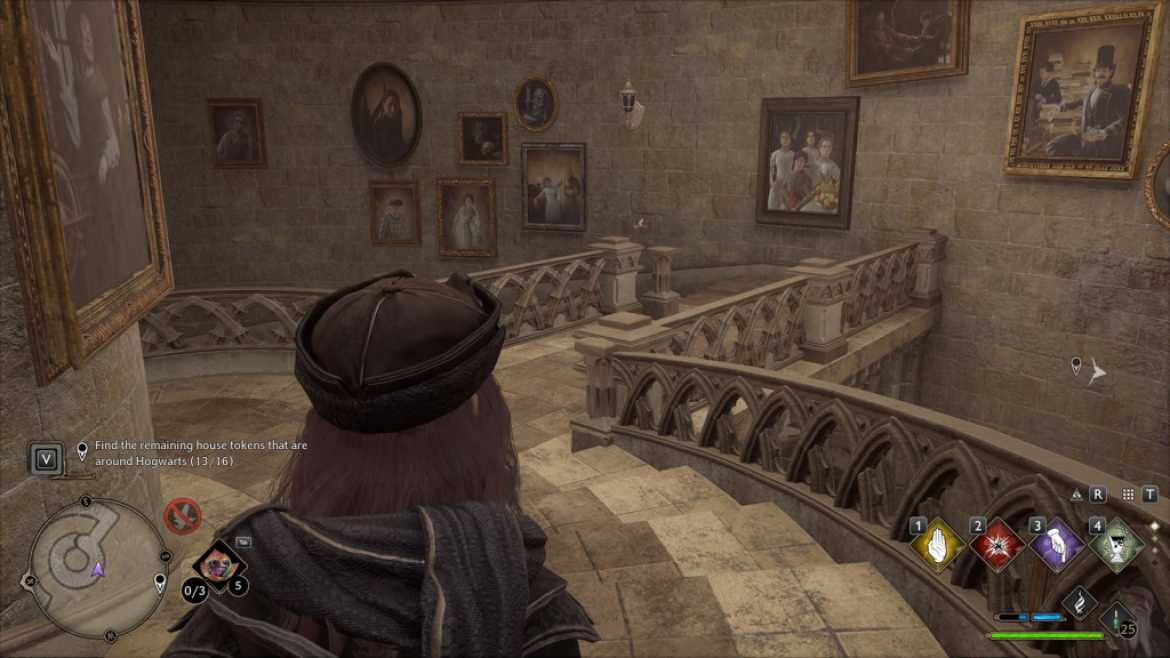
Task: Activate the yellow raised-hand spell in slot 1
Action: pos(937,546)
